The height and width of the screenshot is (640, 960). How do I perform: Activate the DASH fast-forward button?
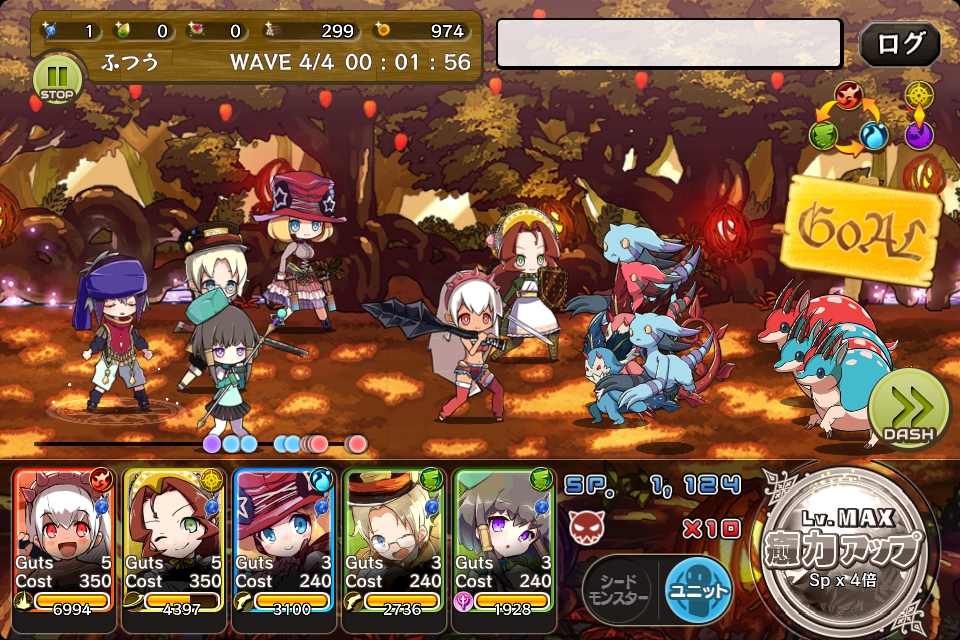[908, 410]
